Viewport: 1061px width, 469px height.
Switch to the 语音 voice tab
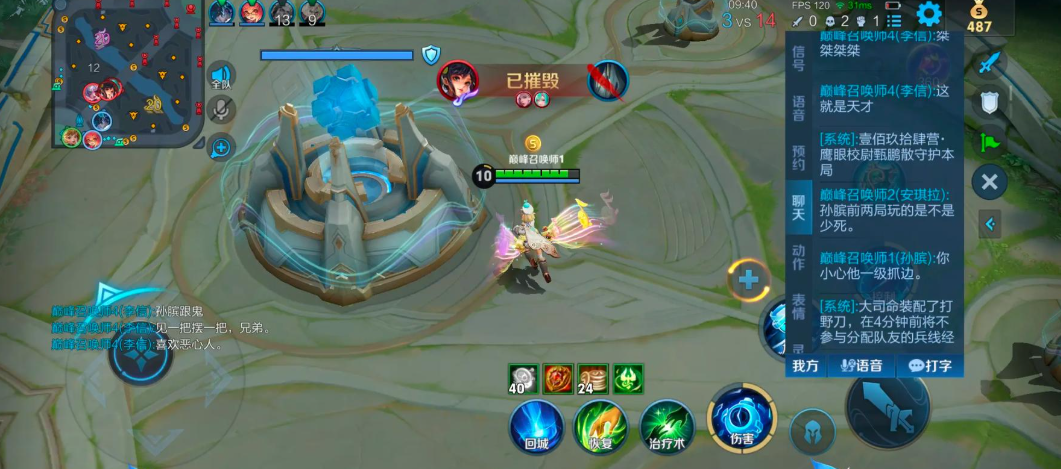click(798, 108)
